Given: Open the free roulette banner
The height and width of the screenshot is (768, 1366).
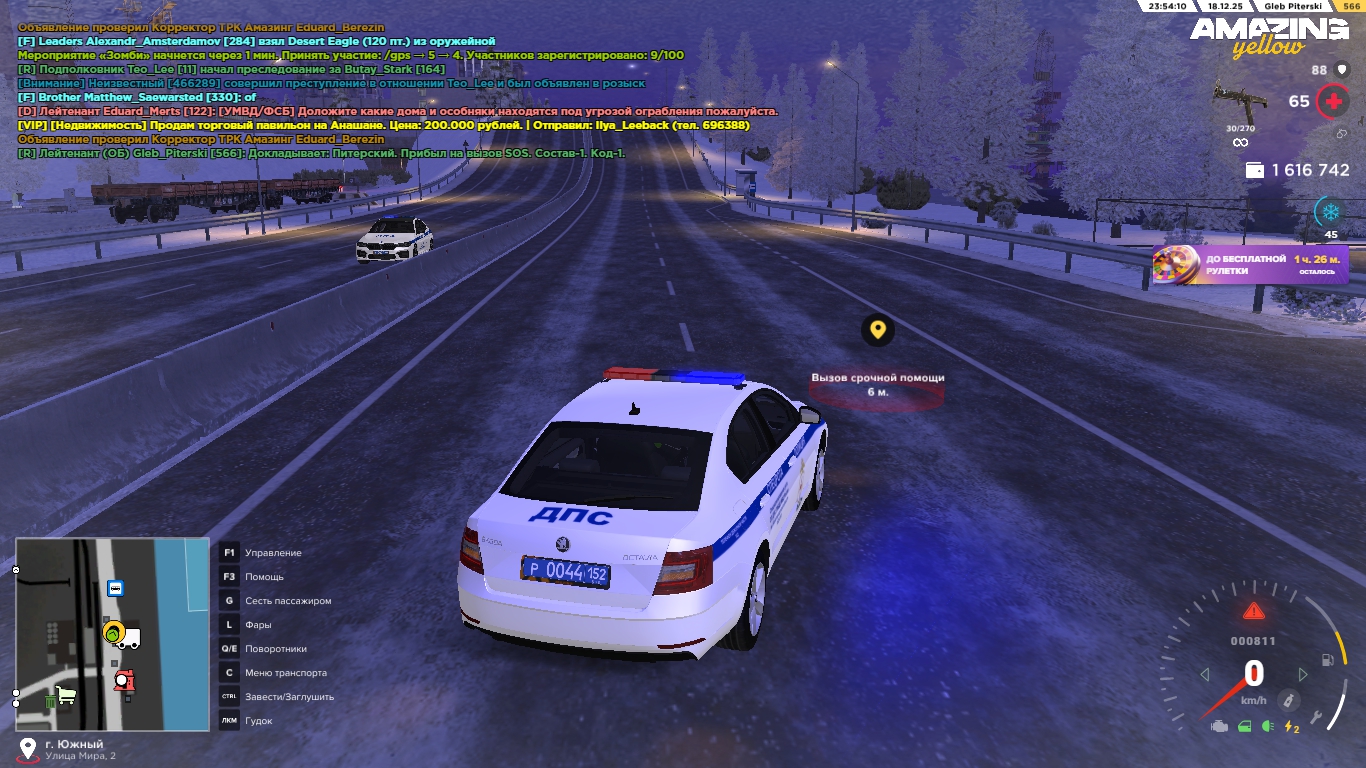Looking at the screenshot, I should (1250, 265).
